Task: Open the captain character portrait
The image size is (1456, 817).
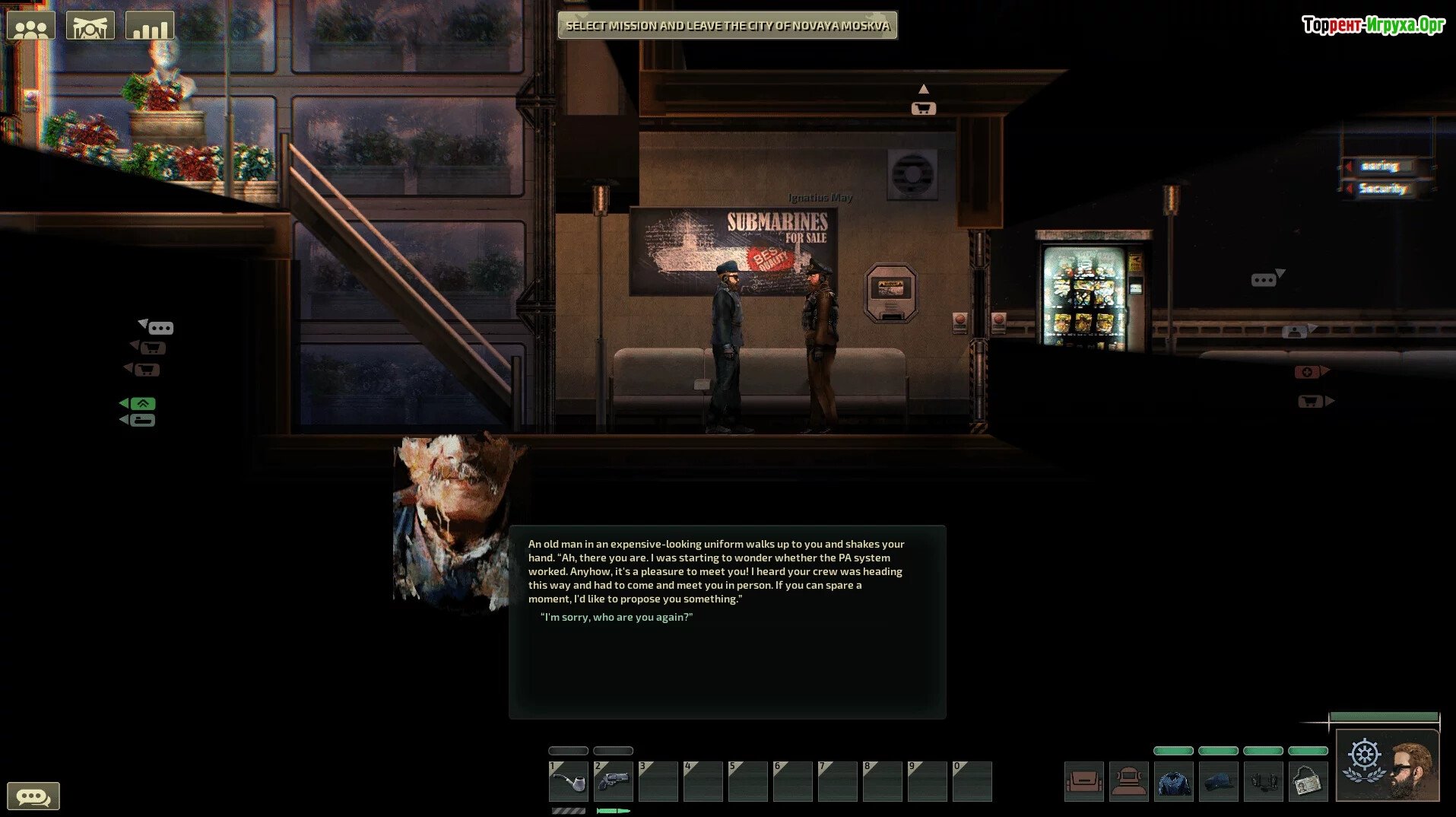Action: coord(1388,765)
